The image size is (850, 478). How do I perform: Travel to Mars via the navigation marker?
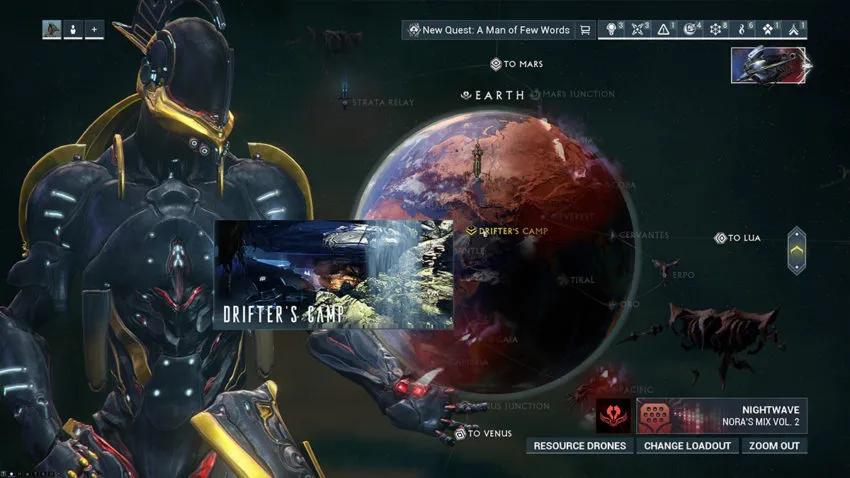point(516,64)
